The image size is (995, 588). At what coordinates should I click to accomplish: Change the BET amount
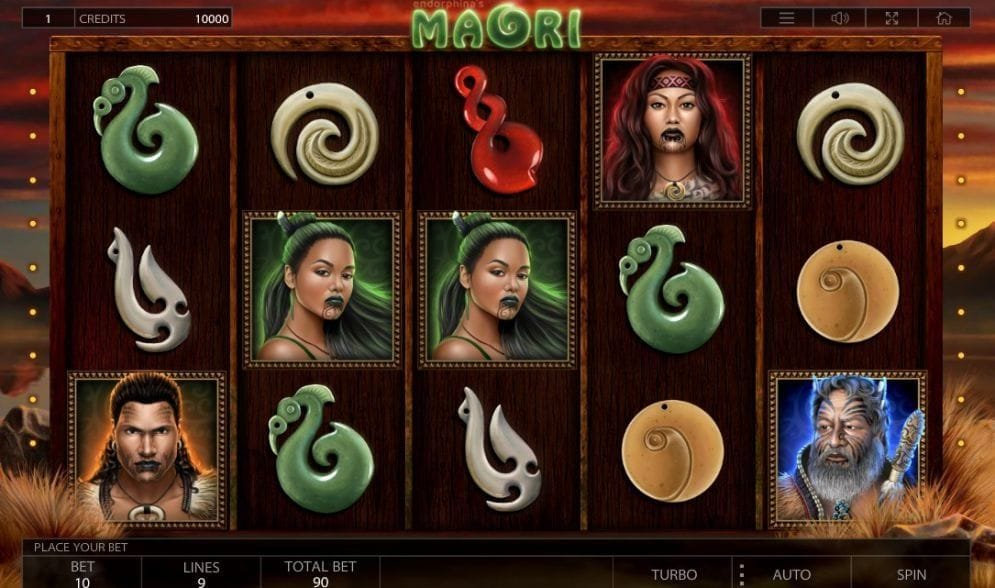pos(82,573)
